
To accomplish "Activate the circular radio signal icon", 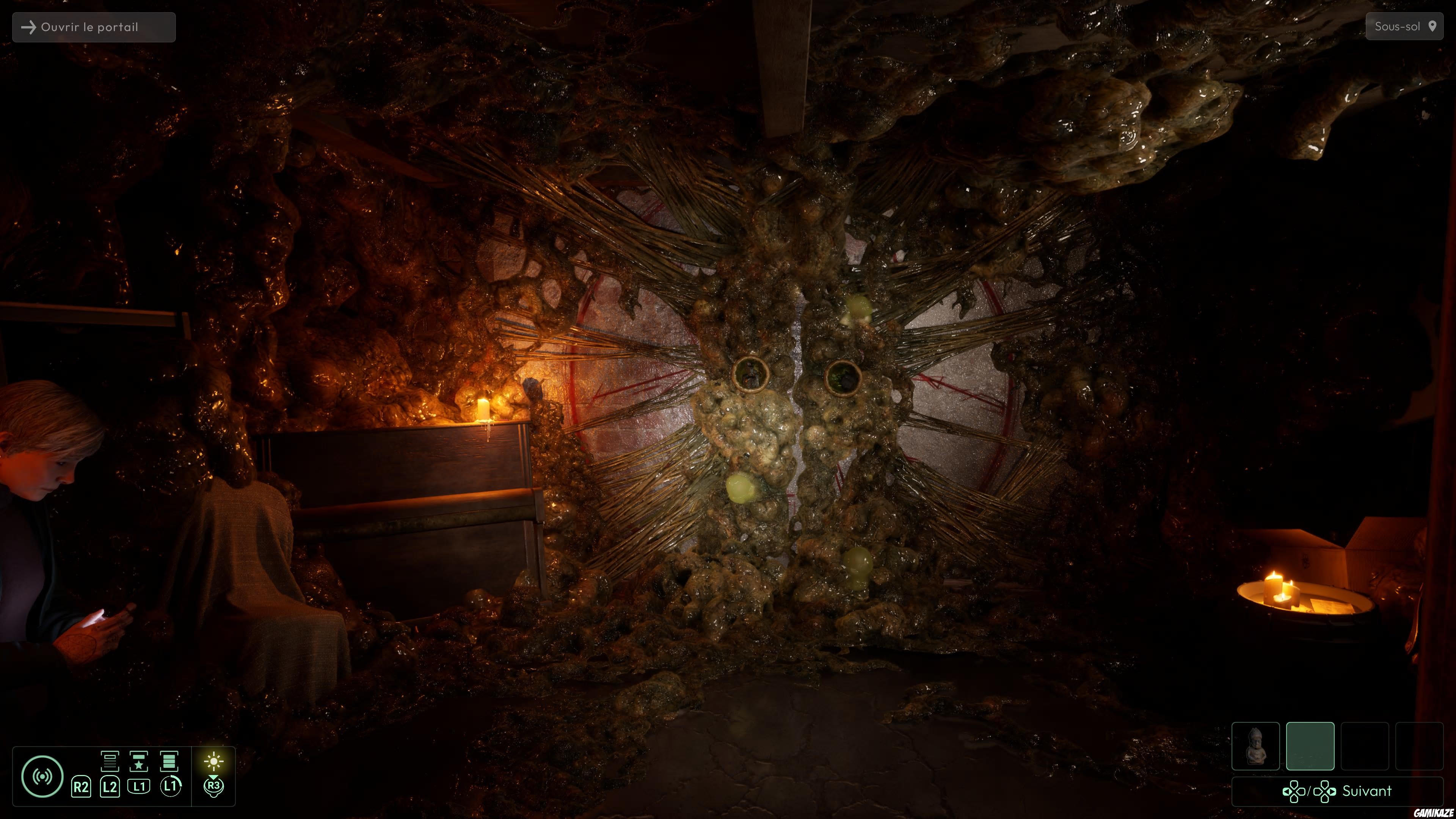I will click(42, 777).
